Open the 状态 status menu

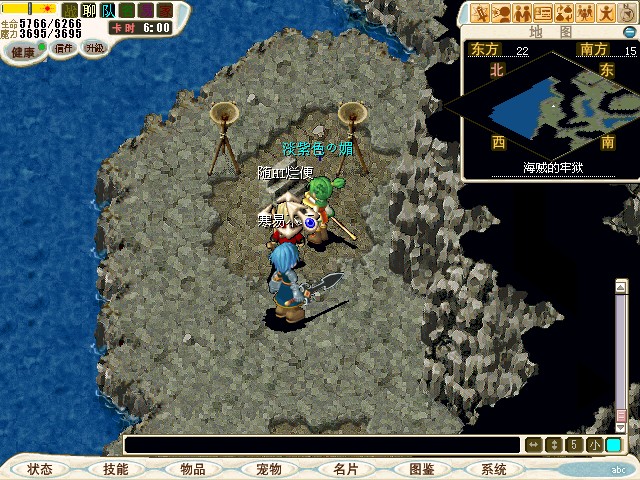coord(40,469)
